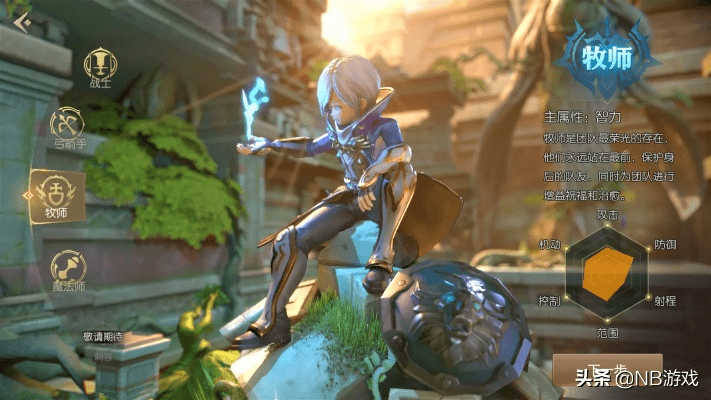Image resolution: width=711 pixels, height=400 pixels.
Task: Pick the 牧师 priest class icon
Action: (x=57, y=194)
